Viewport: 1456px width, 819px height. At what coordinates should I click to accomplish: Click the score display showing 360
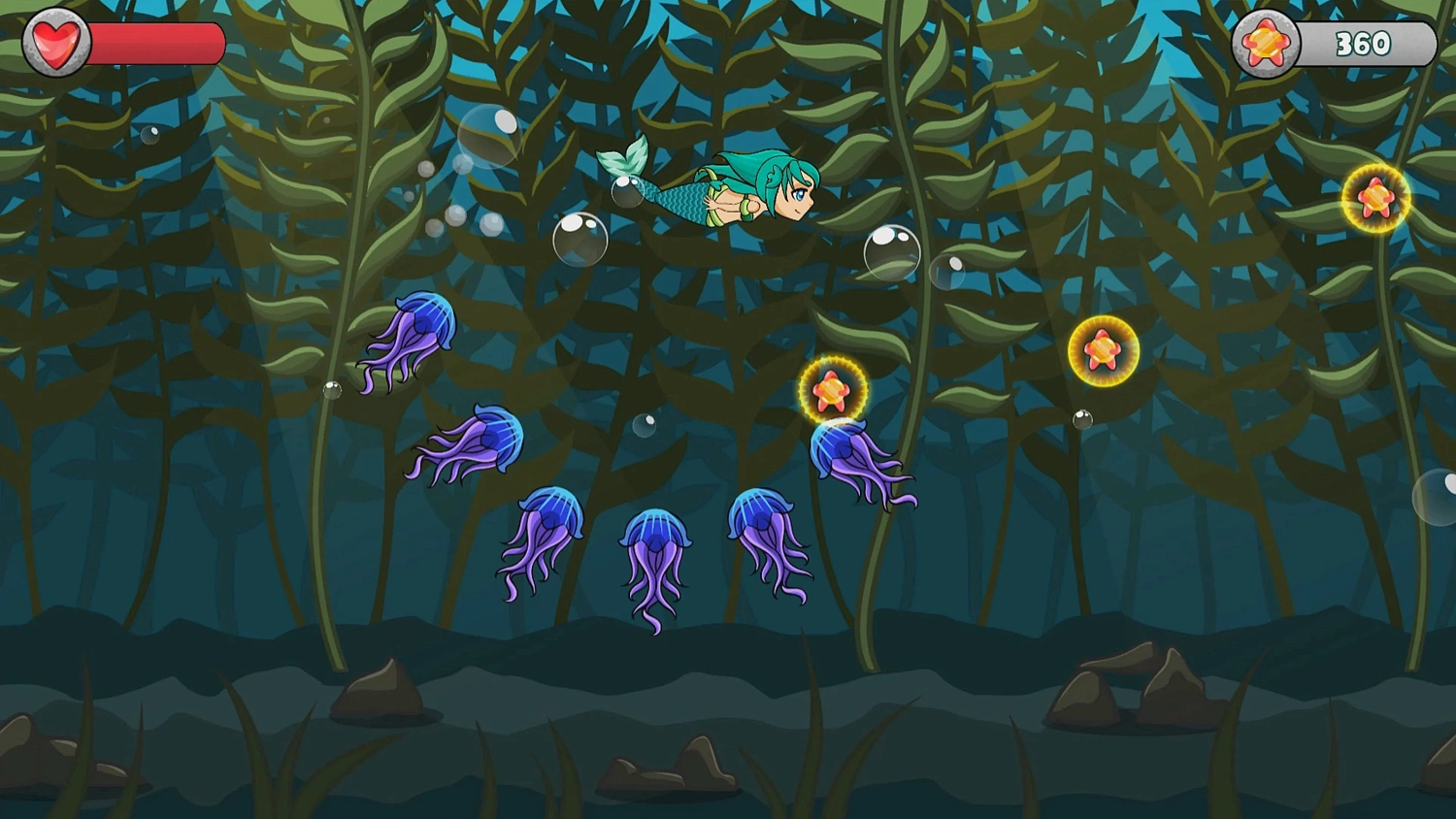pos(1361,41)
